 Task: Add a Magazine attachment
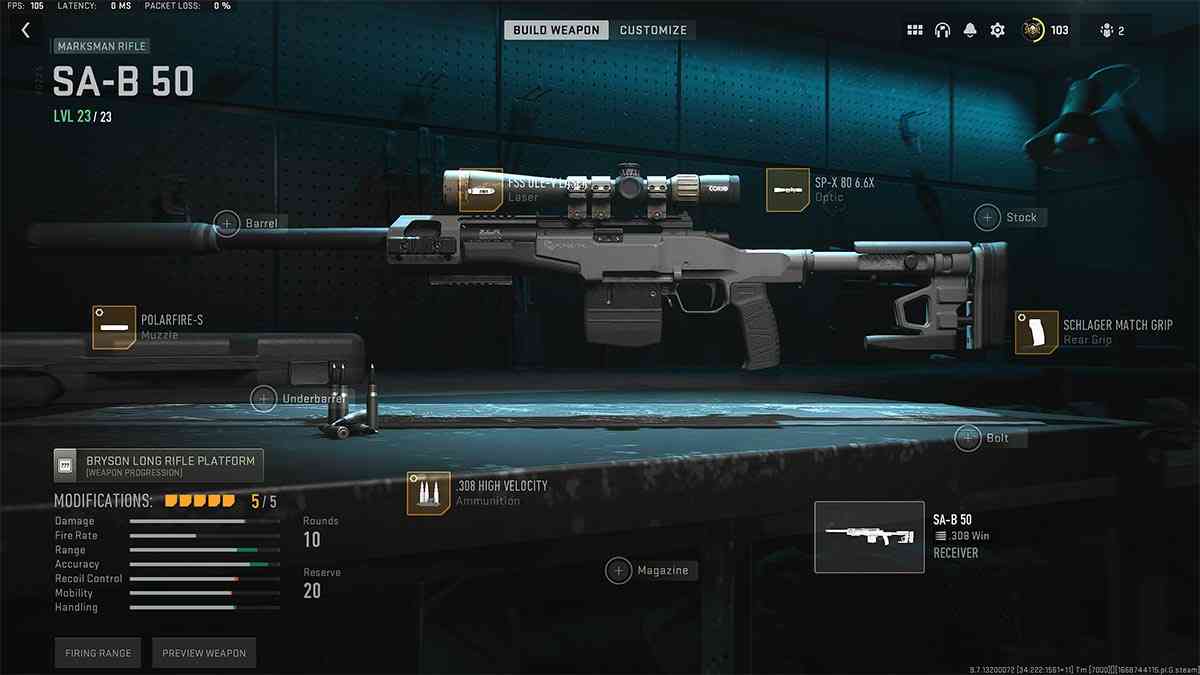(x=619, y=570)
